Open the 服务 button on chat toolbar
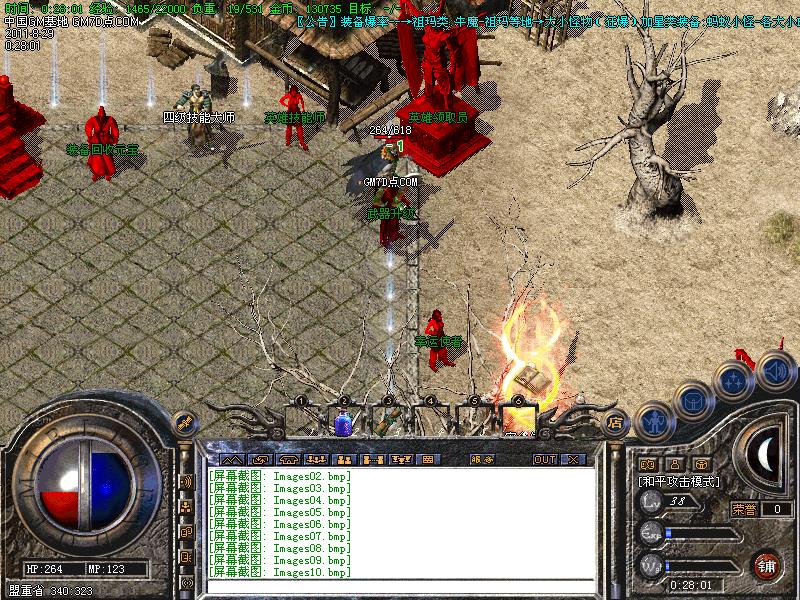 481,460
